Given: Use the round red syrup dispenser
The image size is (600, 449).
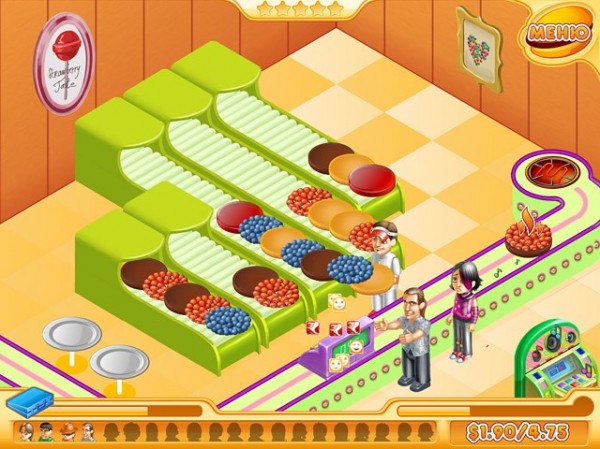Looking at the screenshot, I should point(543,171).
